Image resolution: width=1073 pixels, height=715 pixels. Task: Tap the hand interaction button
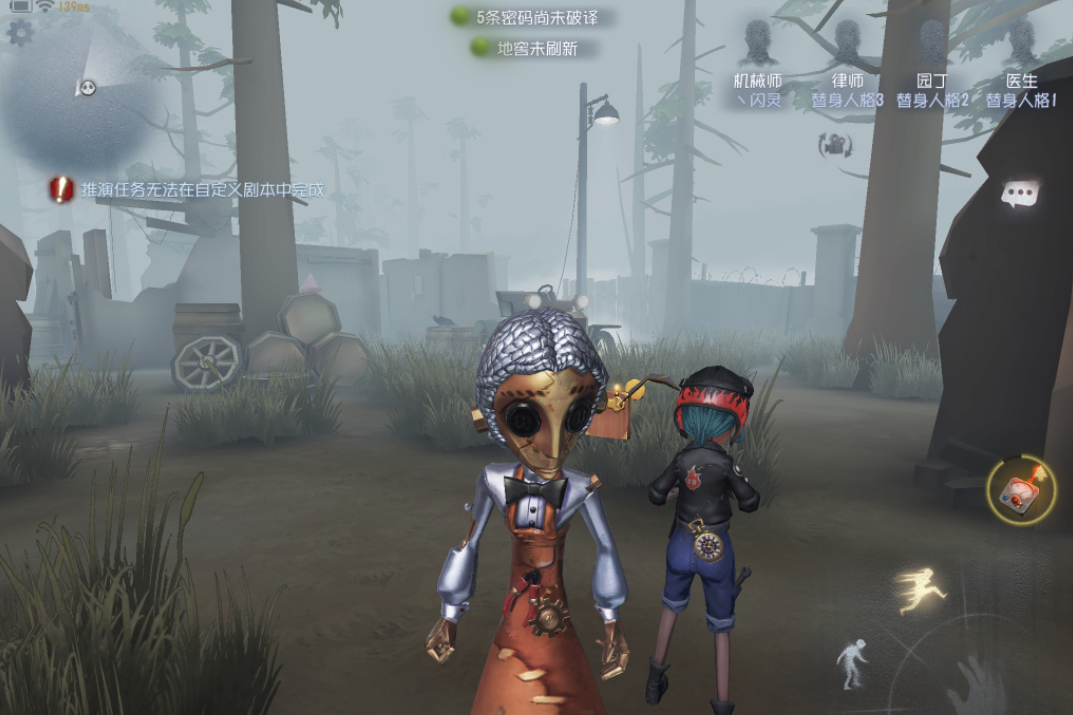[x=975, y=688]
